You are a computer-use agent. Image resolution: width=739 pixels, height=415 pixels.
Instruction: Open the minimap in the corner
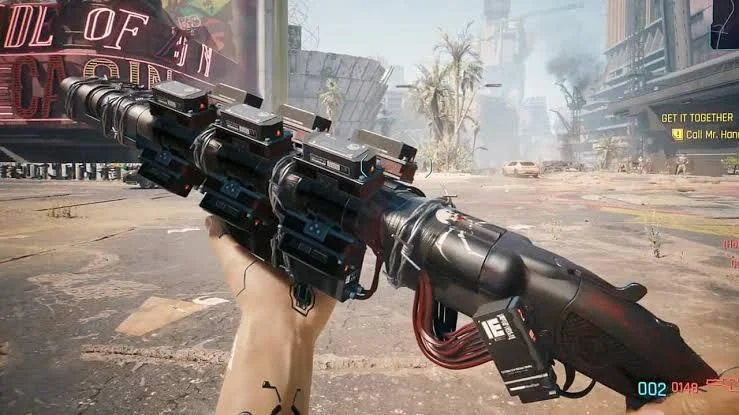(726, 22)
